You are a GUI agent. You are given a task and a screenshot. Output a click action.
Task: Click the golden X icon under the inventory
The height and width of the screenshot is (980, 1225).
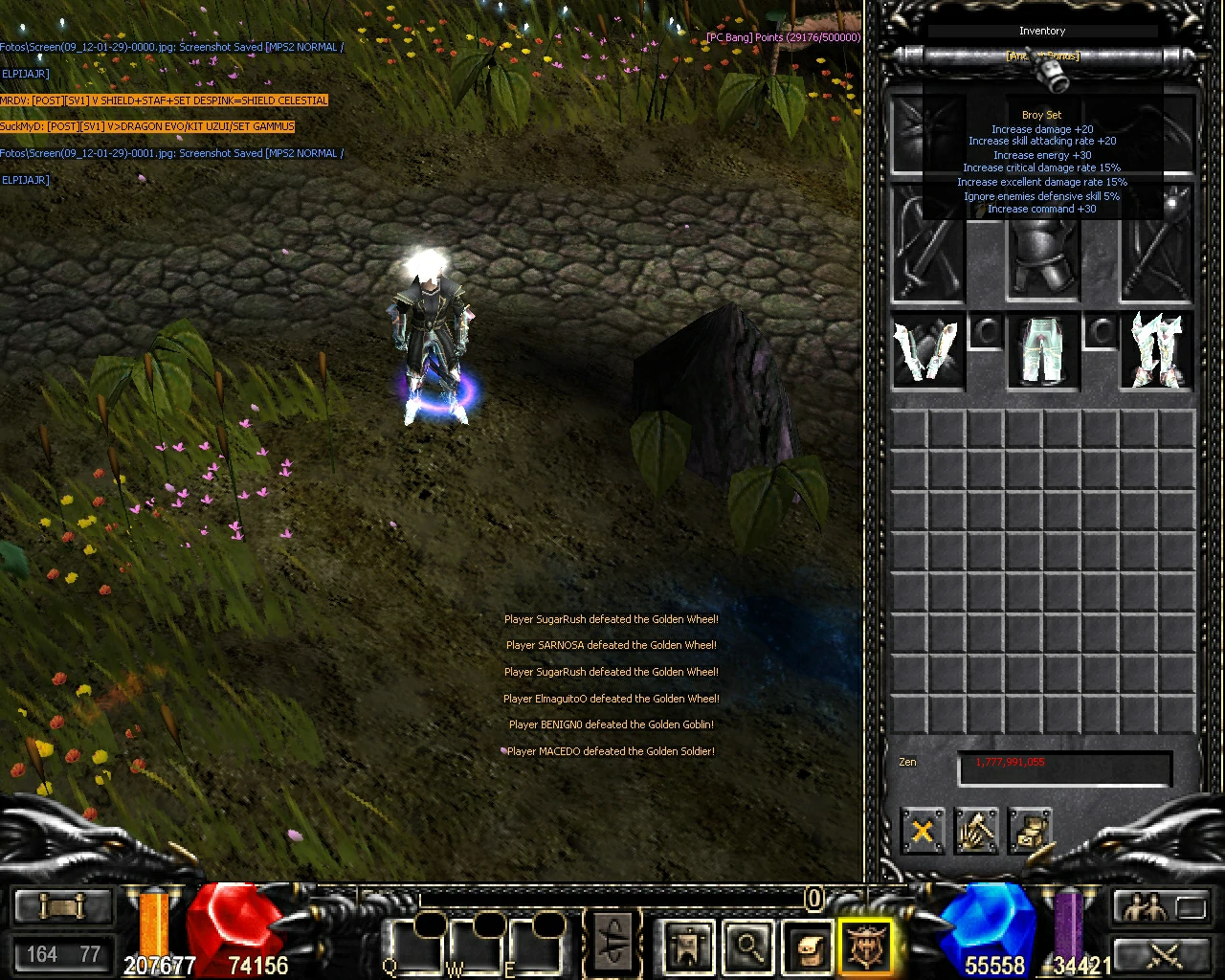(921, 831)
